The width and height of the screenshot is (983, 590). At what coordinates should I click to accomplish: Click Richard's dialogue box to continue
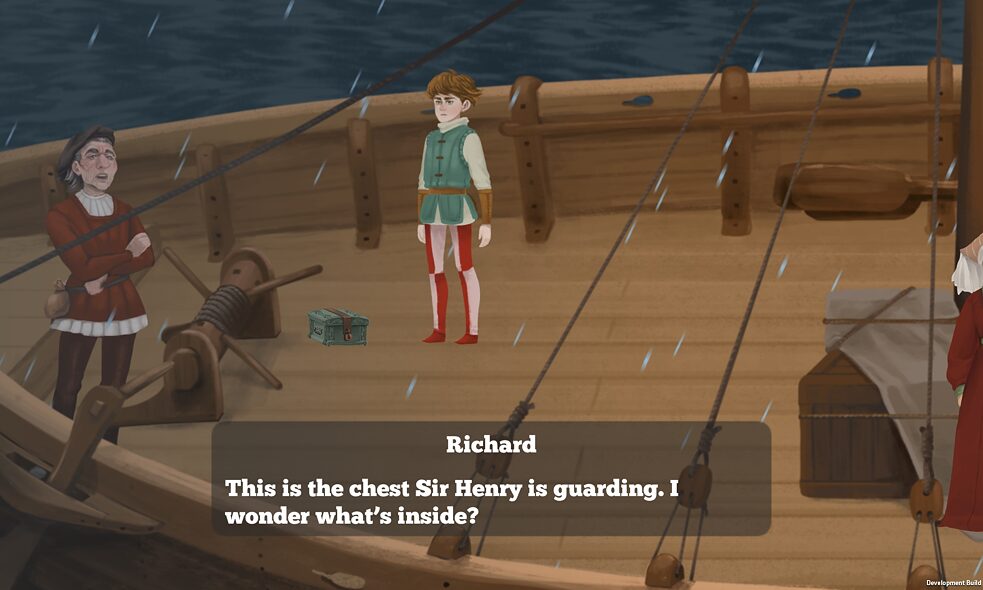(x=491, y=479)
